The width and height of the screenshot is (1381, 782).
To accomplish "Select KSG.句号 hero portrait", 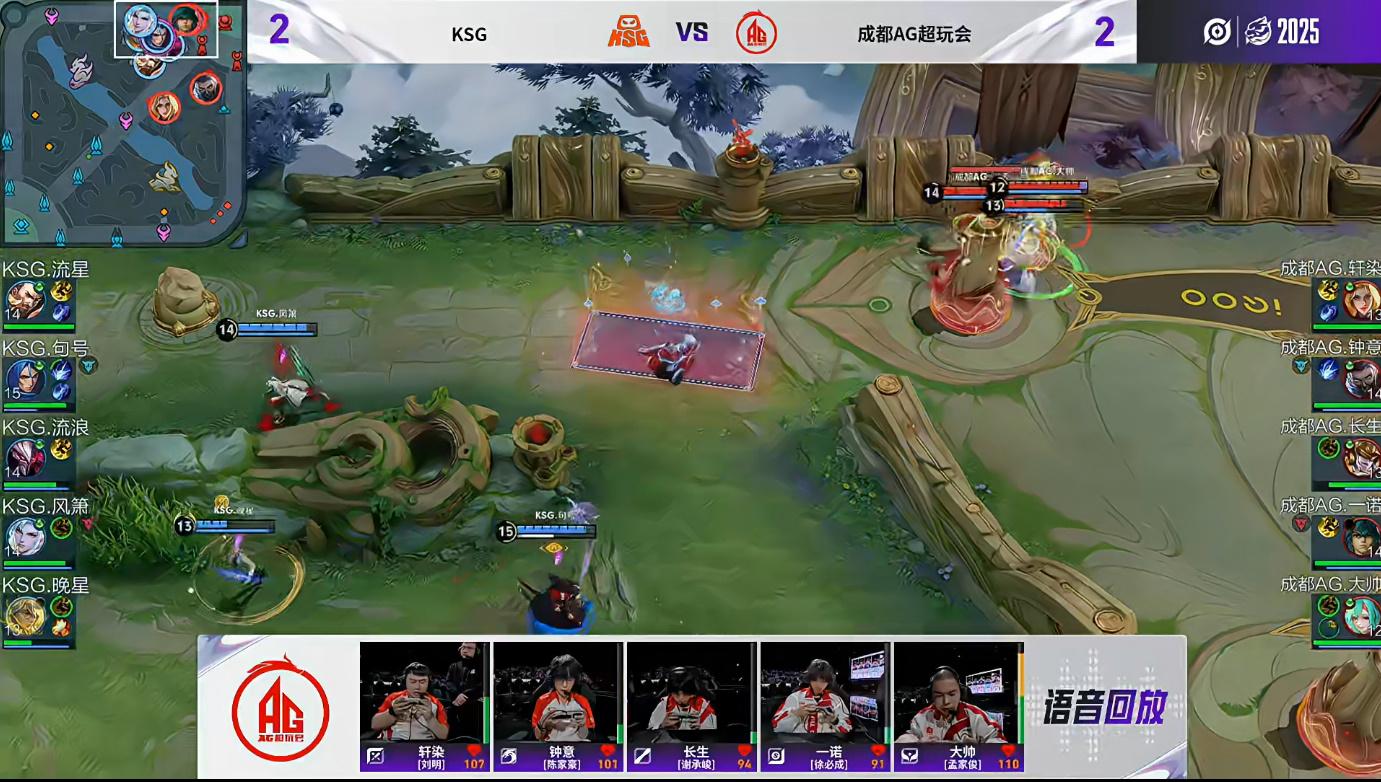I will [24, 380].
